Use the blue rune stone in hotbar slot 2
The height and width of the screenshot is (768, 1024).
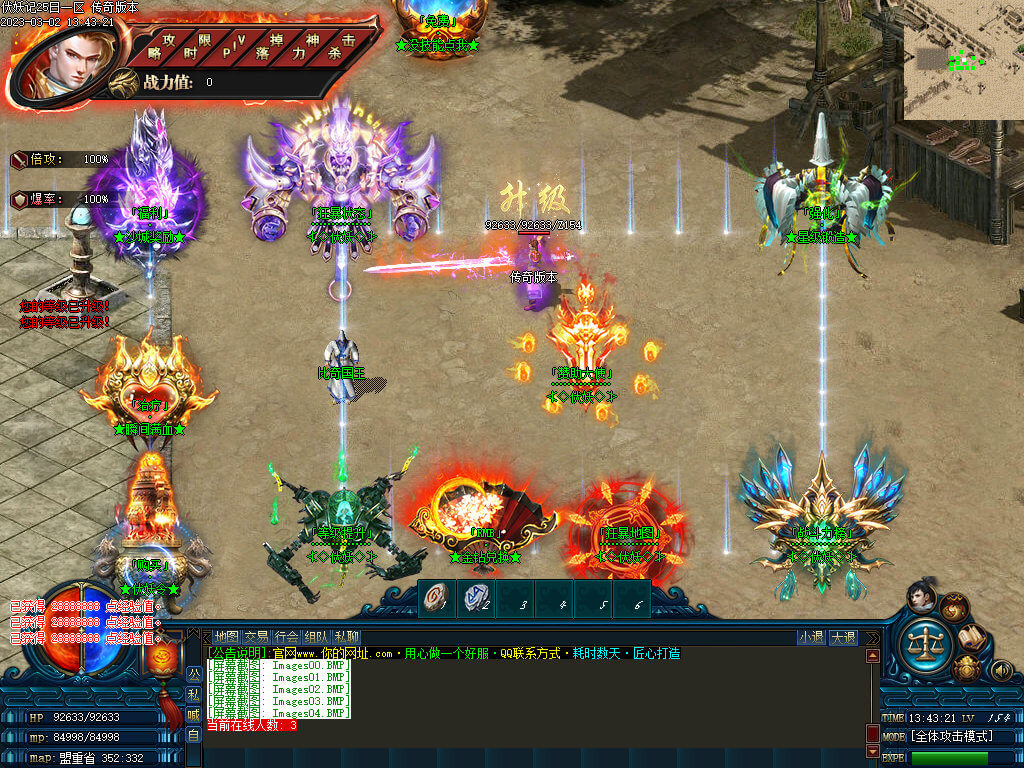pos(475,599)
